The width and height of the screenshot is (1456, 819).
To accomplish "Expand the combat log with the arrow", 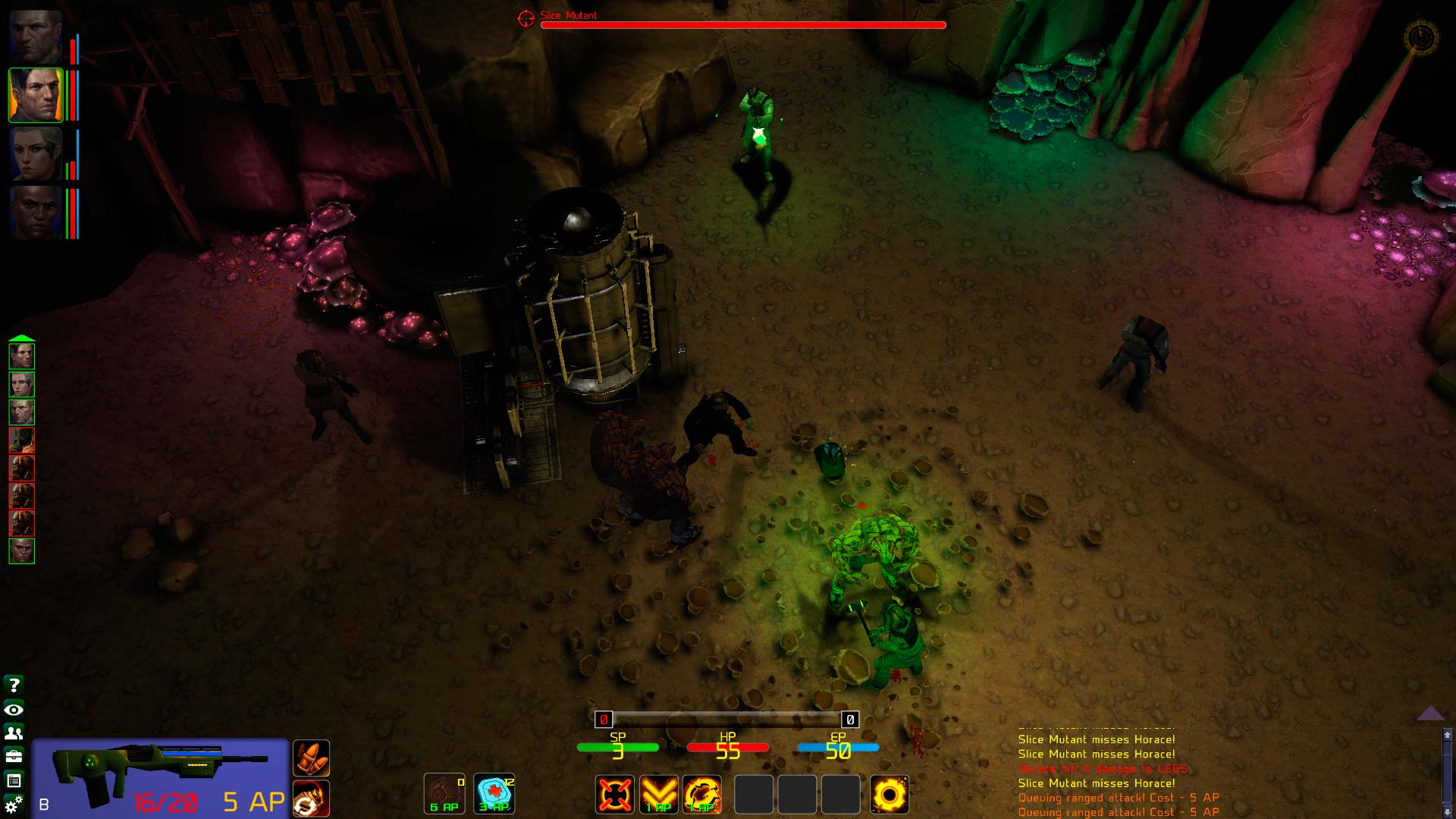I will coord(1430,713).
